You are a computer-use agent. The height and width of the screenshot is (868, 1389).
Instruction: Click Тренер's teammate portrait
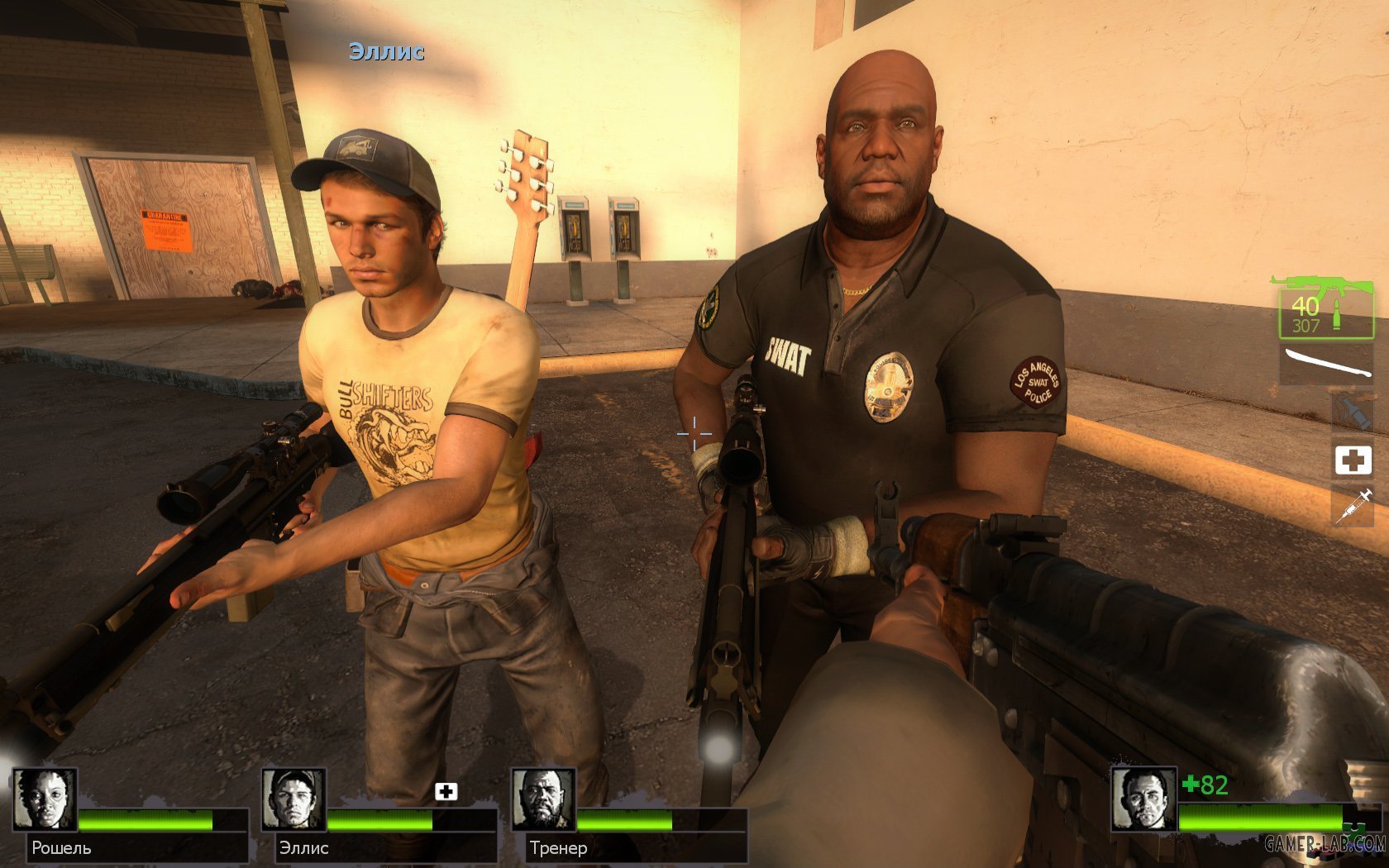click(x=543, y=799)
